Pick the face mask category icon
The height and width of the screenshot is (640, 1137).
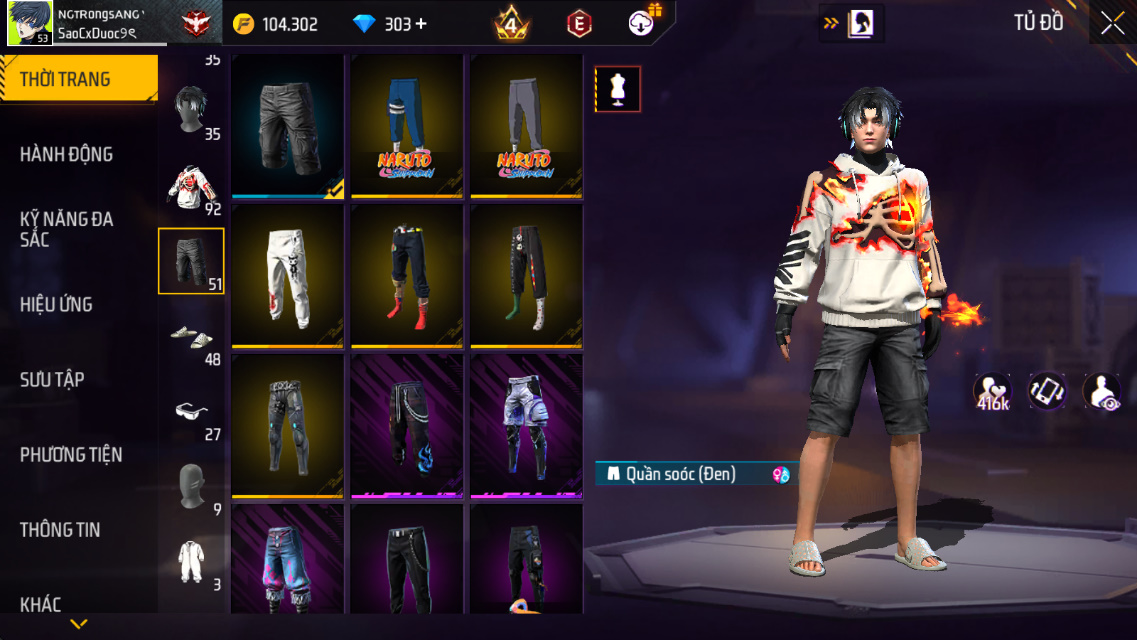[190, 486]
